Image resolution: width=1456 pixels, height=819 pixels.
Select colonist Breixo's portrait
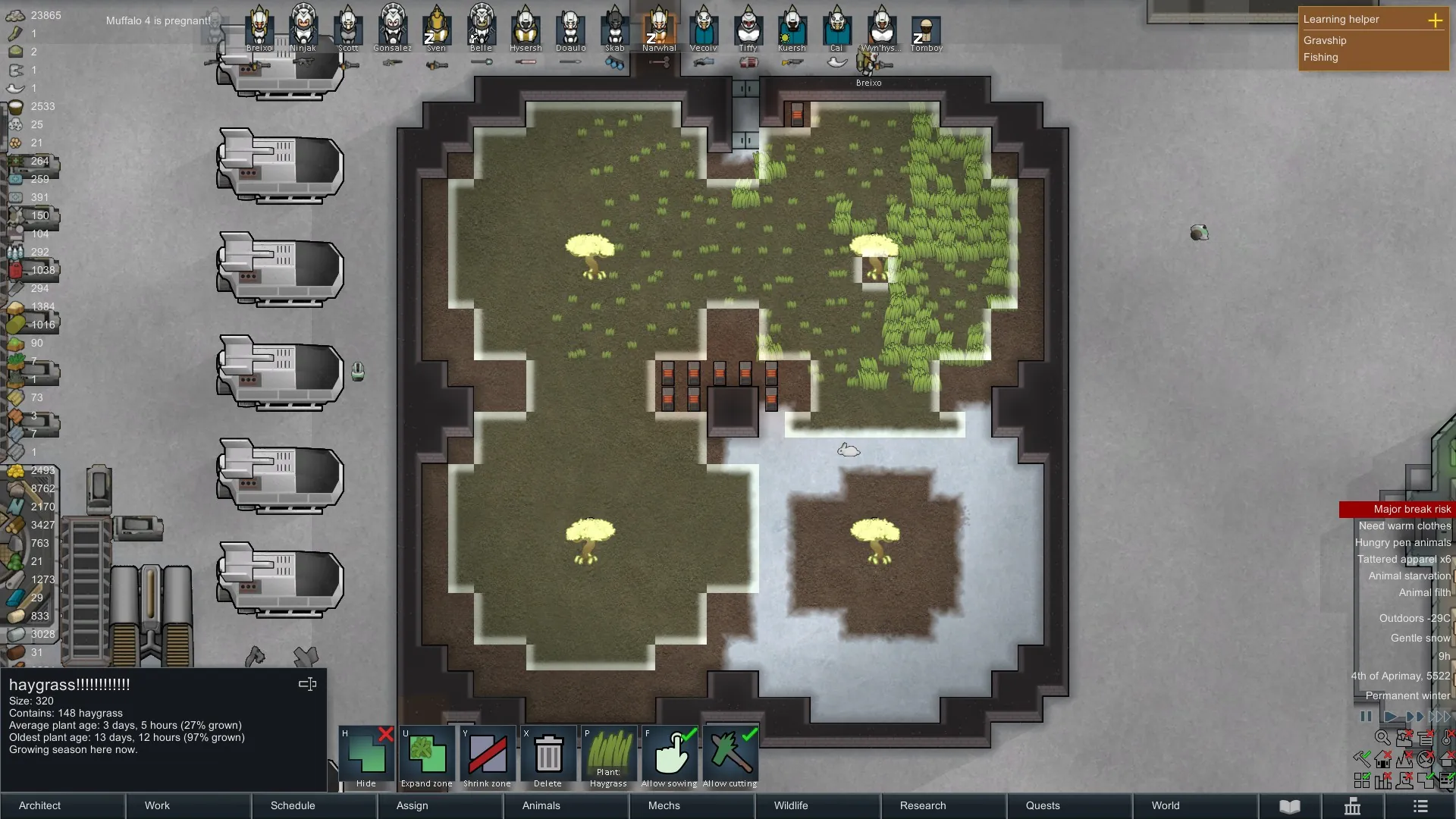tap(259, 27)
